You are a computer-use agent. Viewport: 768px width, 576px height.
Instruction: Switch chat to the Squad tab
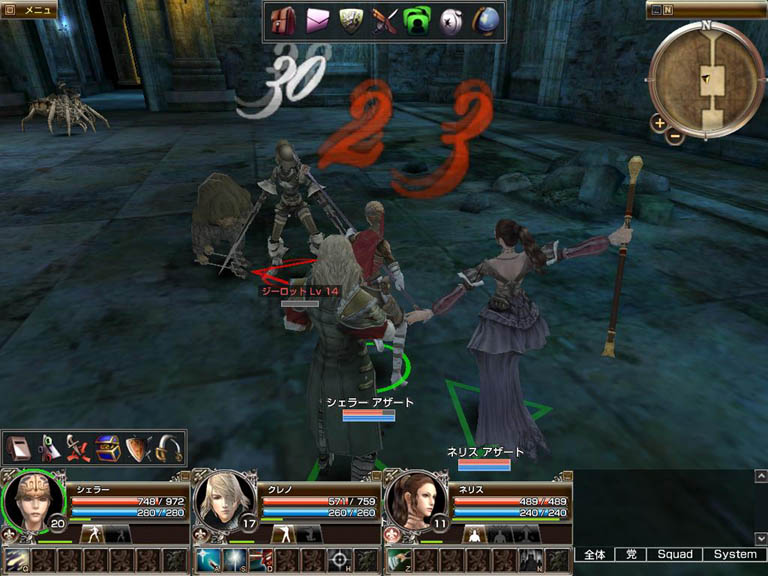coord(674,554)
